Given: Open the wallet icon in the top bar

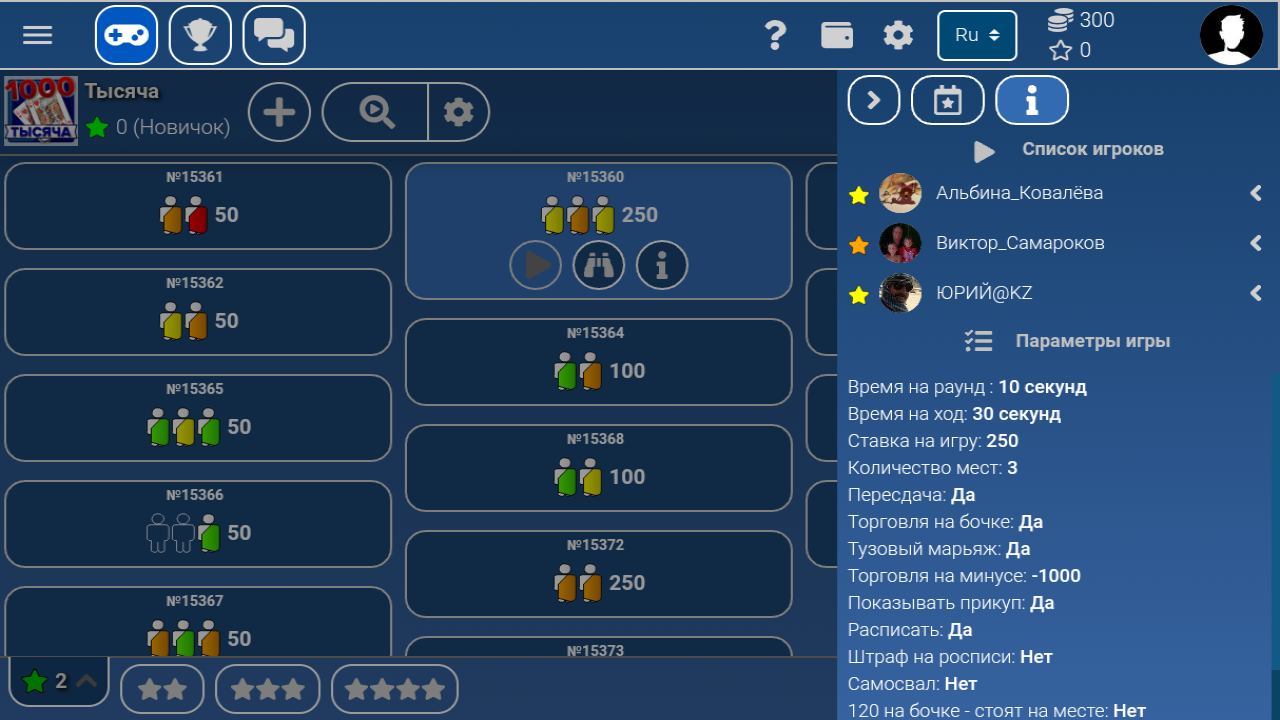Looking at the screenshot, I should (x=837, y=34).
